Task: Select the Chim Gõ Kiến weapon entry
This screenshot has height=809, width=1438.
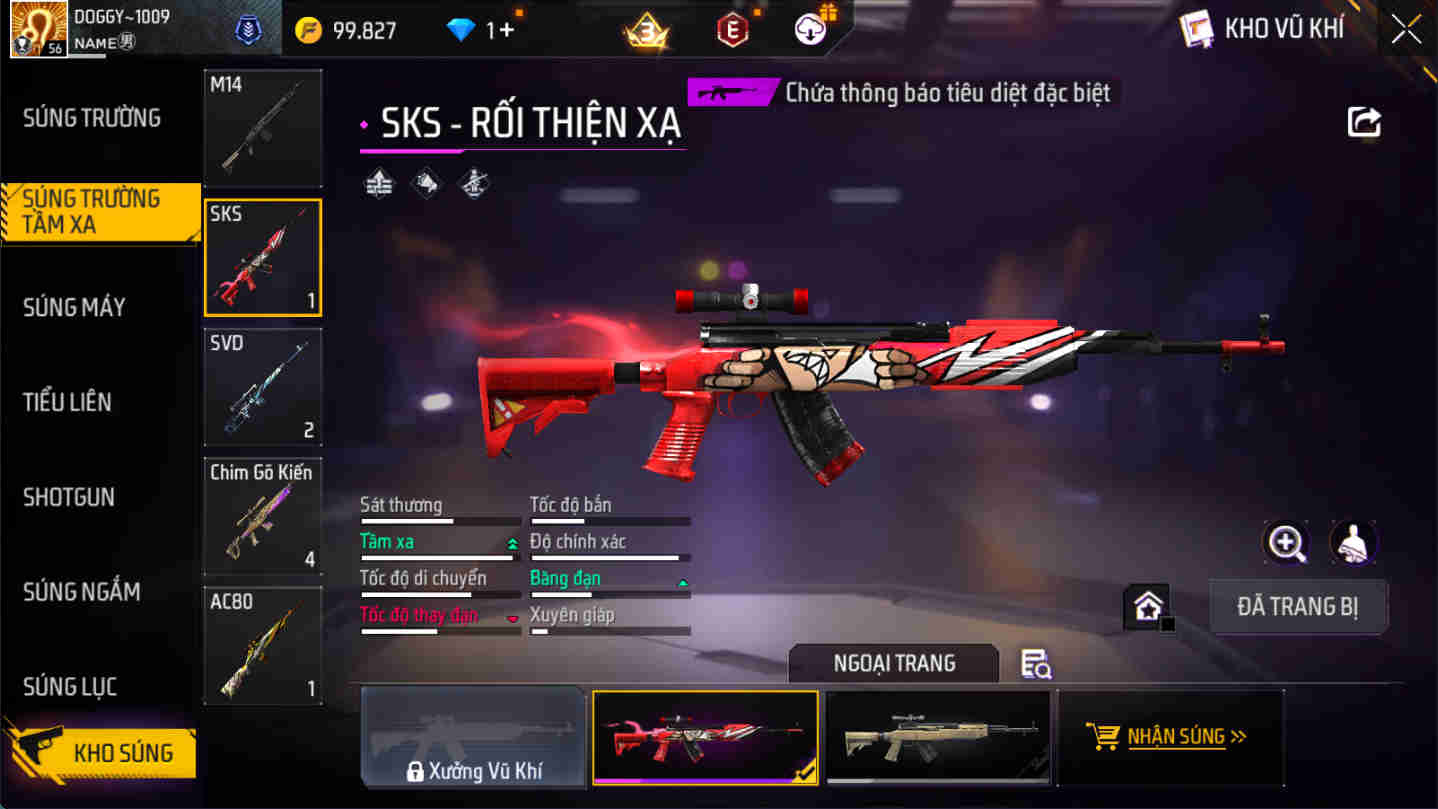Action: pyautogui.click(x=262, y=515)
